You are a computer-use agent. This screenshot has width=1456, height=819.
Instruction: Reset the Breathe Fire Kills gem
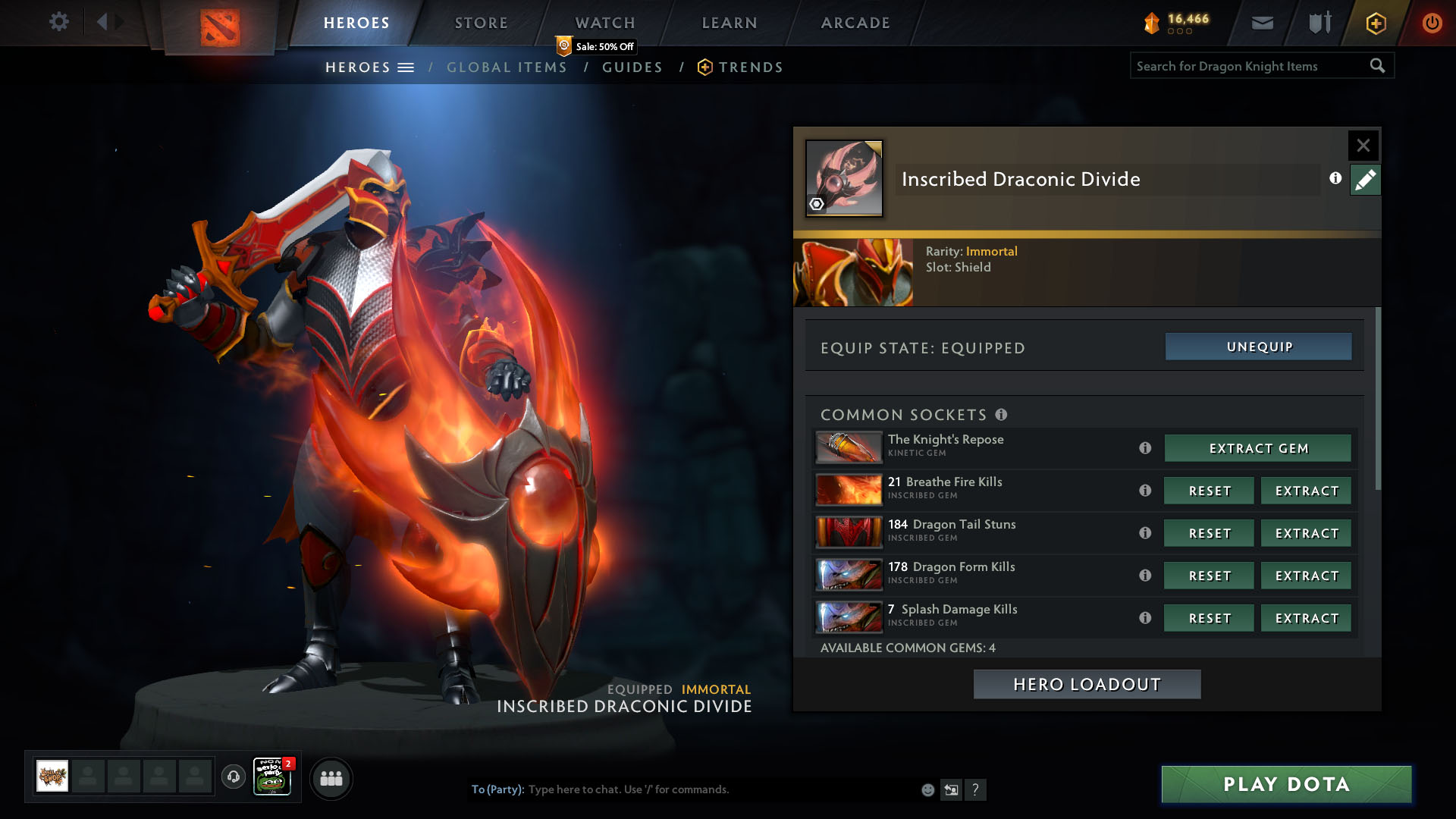coord(1210,491)
